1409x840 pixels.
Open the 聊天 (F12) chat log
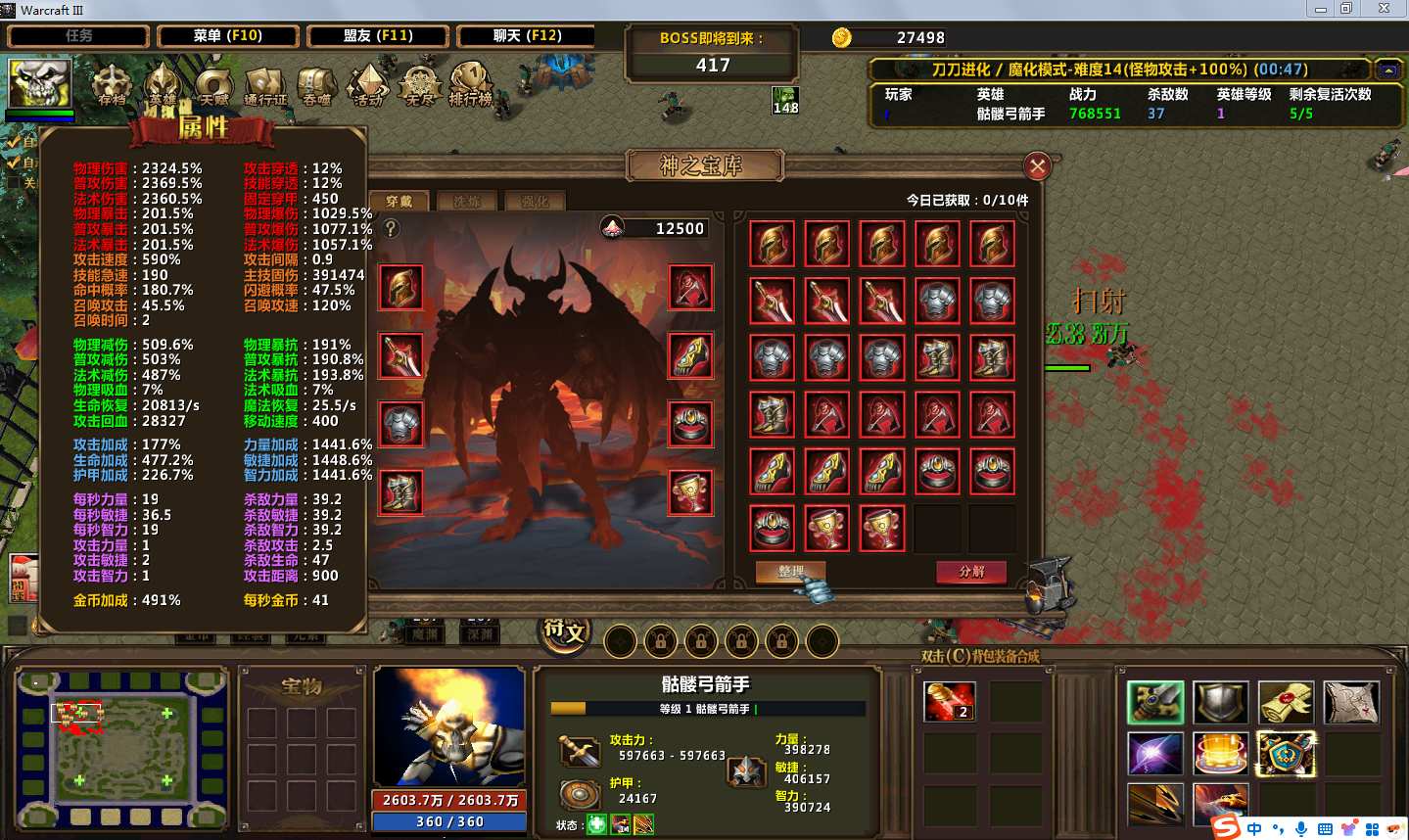[527, 36]
